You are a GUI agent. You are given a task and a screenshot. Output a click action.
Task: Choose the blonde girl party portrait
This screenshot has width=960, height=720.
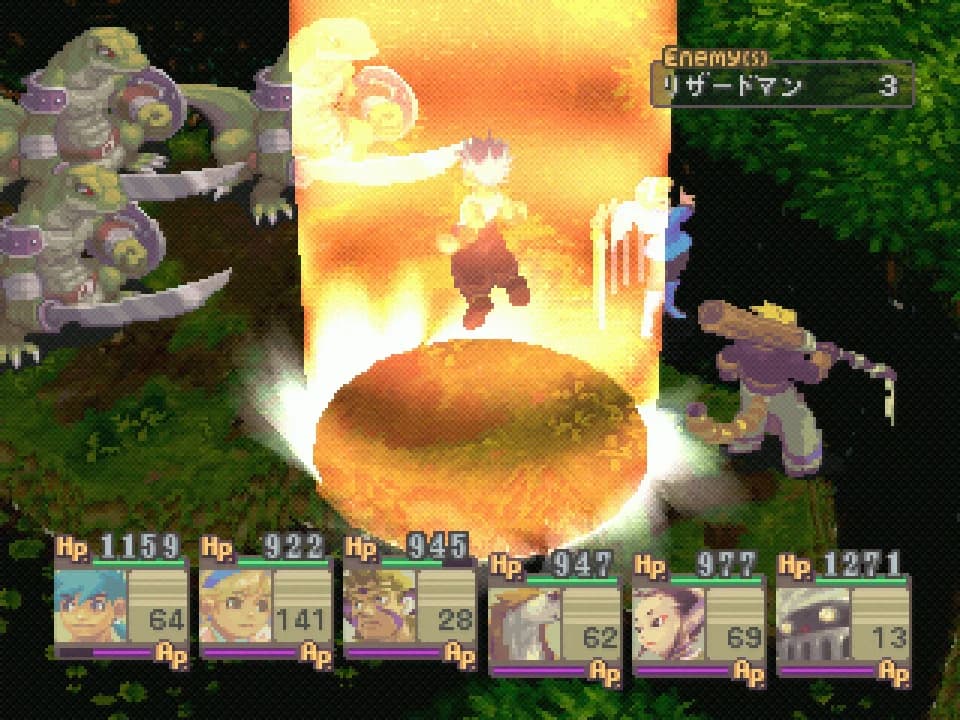point(234,606)
